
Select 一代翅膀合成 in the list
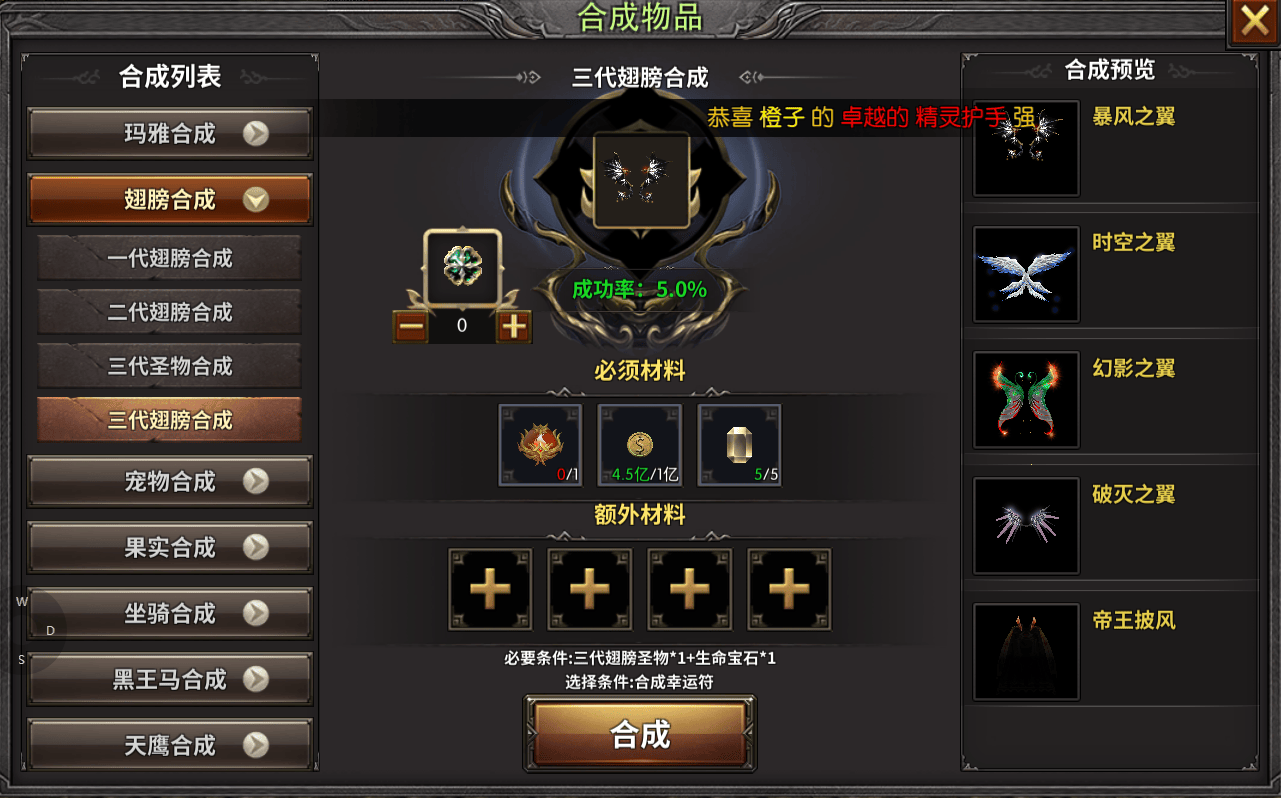(x=169, y=258)
